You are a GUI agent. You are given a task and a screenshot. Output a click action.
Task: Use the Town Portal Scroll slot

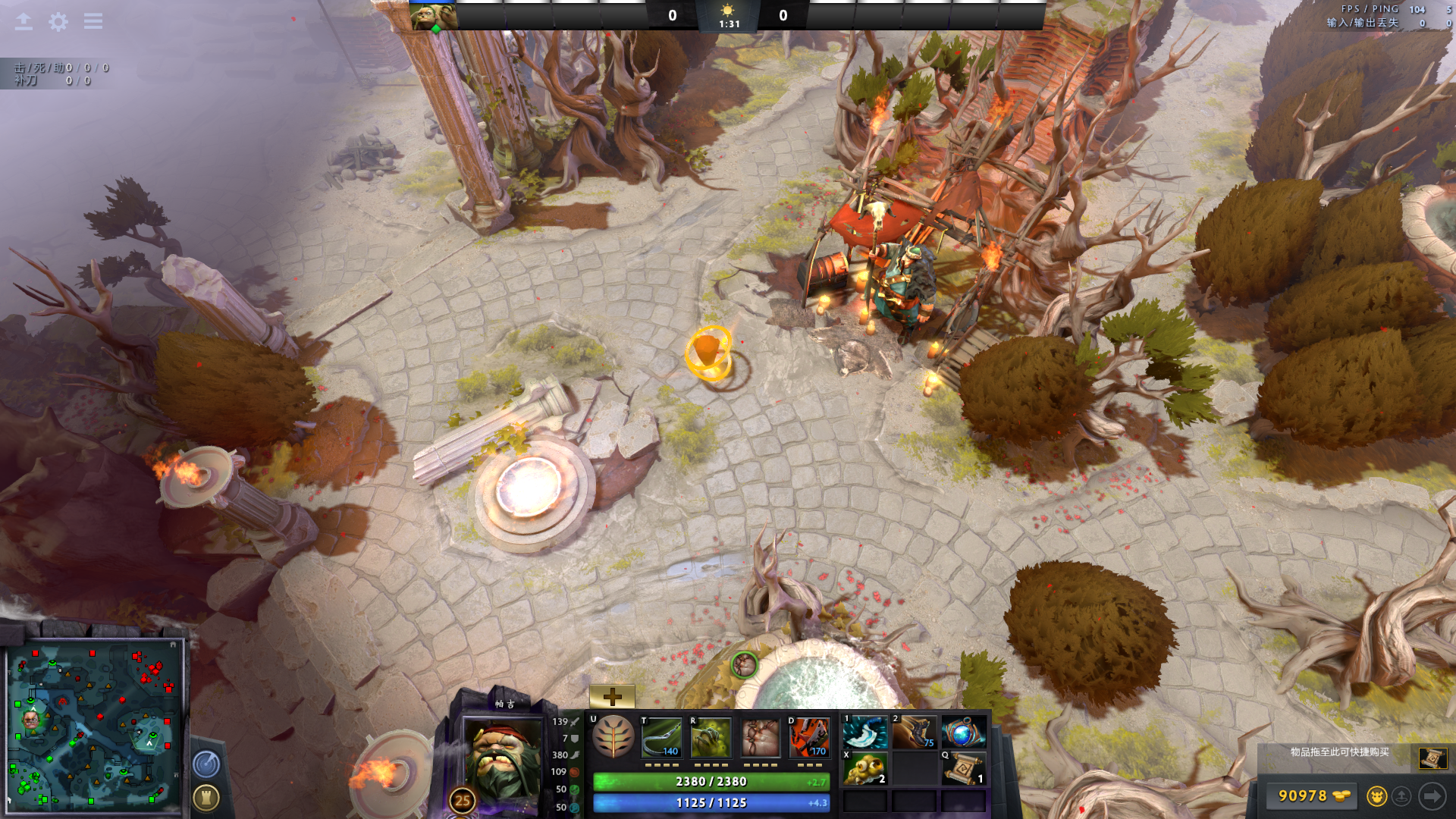point(963,768)
